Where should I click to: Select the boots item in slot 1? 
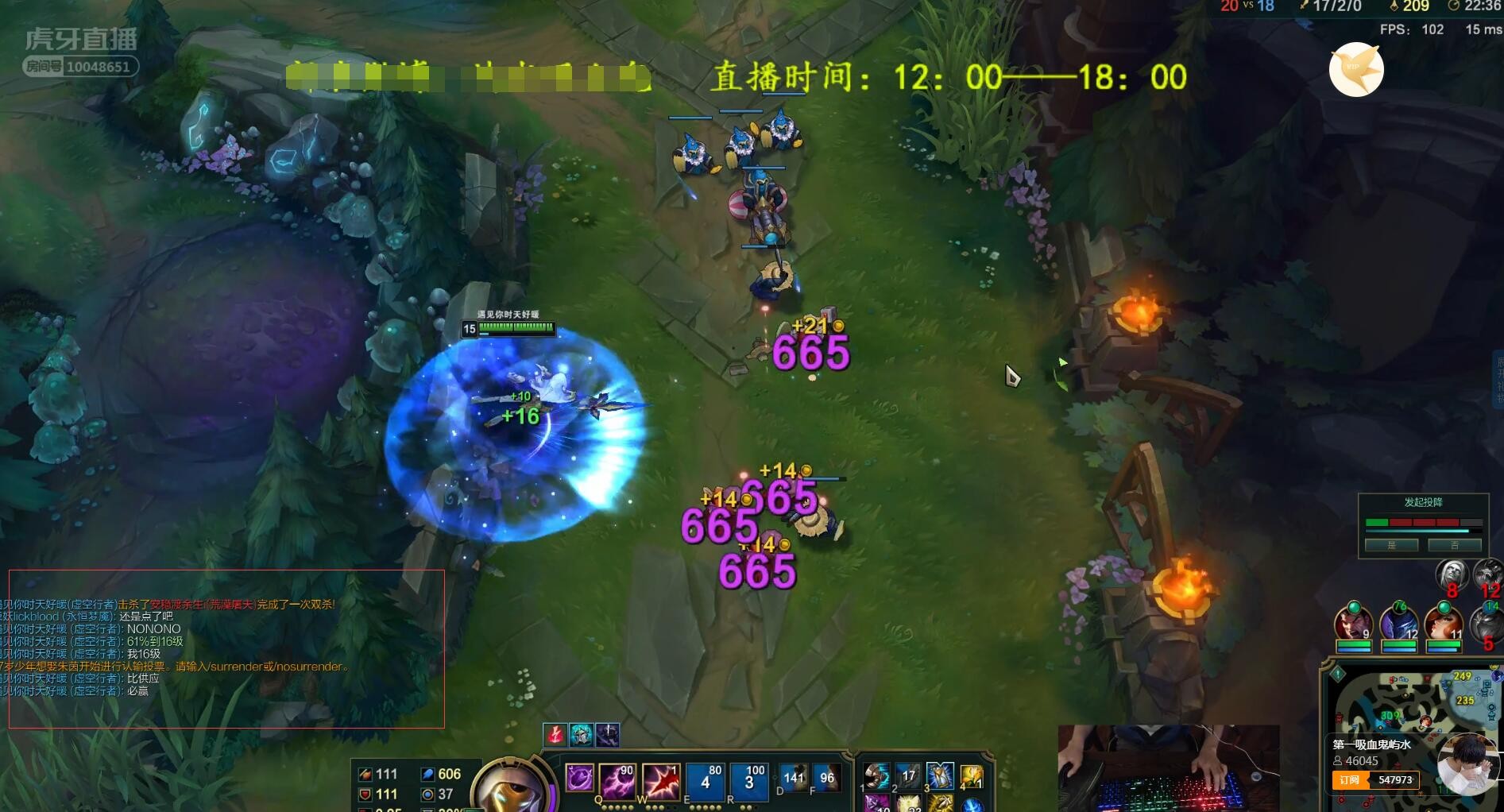click(x=876, y=775)
